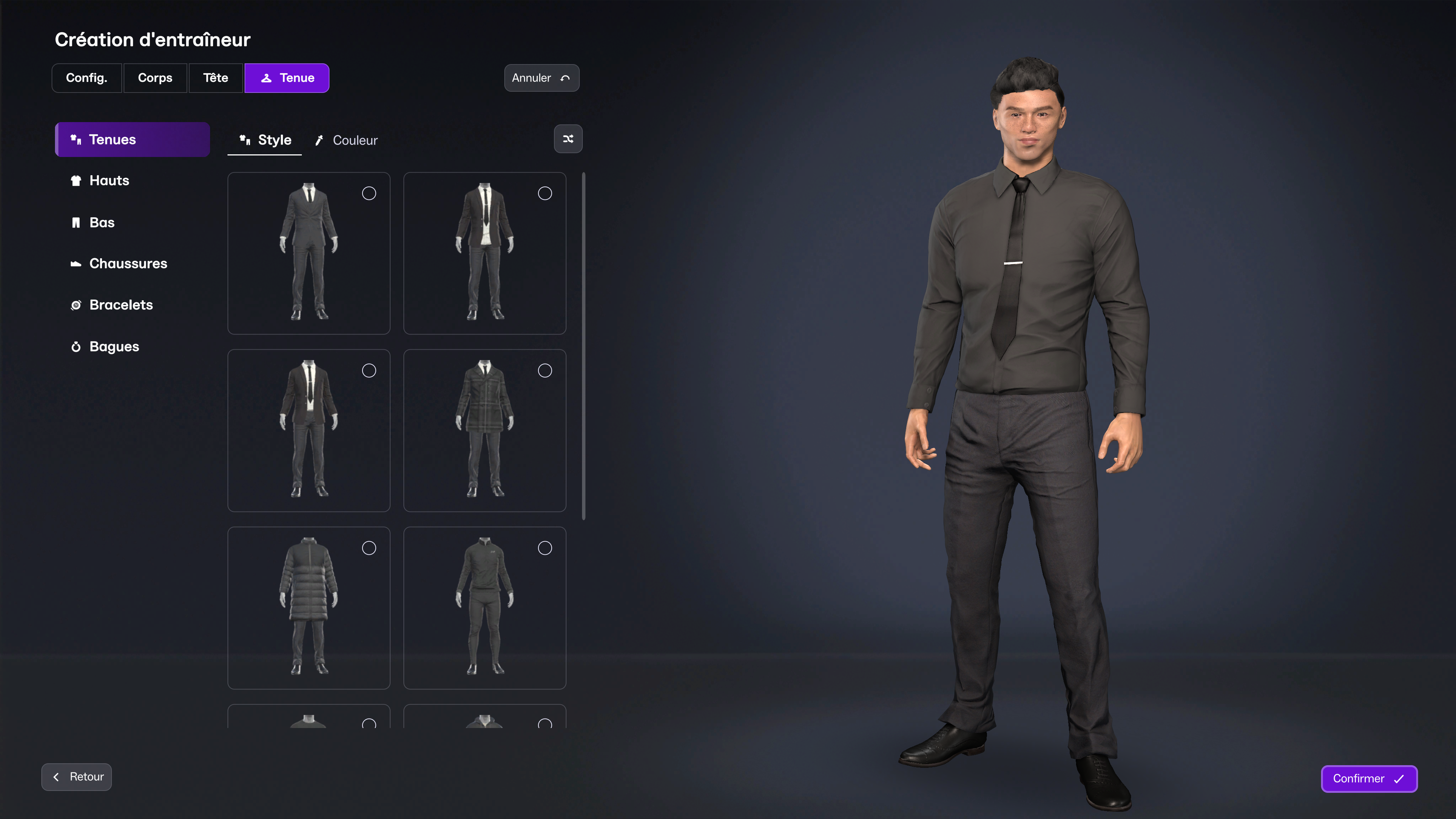Select the first dark suit outfit radio

[369, 193]
